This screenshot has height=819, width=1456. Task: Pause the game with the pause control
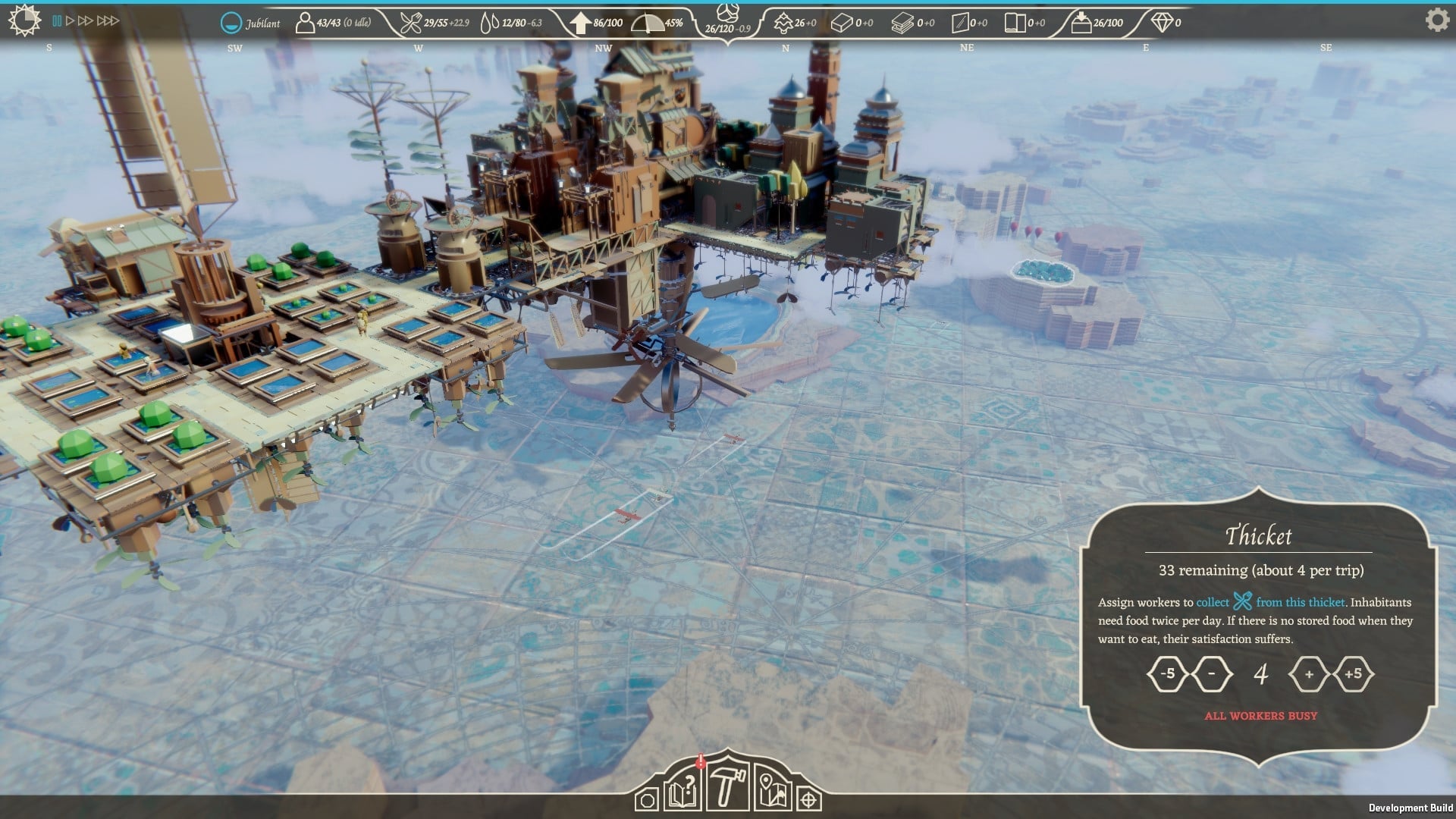pos(57,20)
